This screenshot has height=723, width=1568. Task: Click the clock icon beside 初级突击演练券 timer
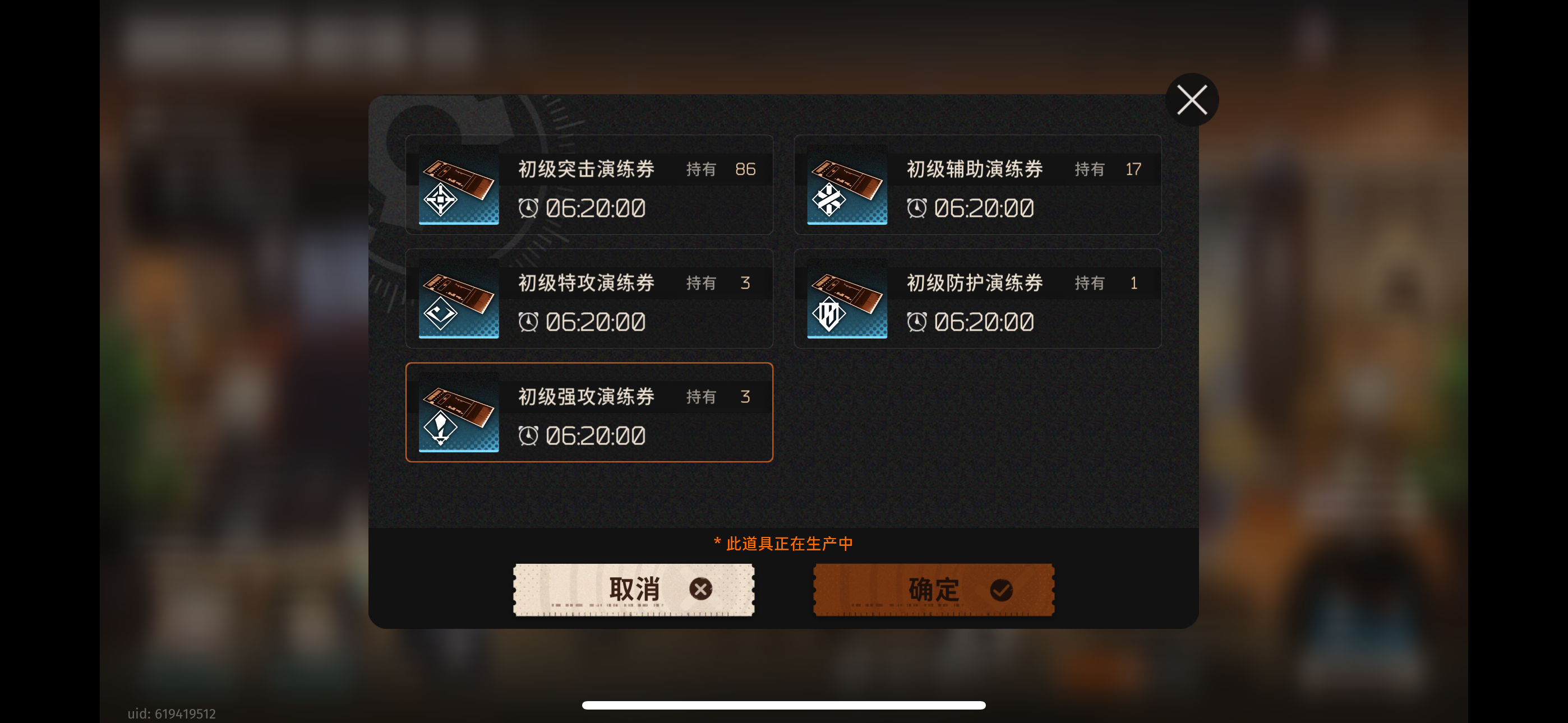pyautogui.click(x=529, y=208)
